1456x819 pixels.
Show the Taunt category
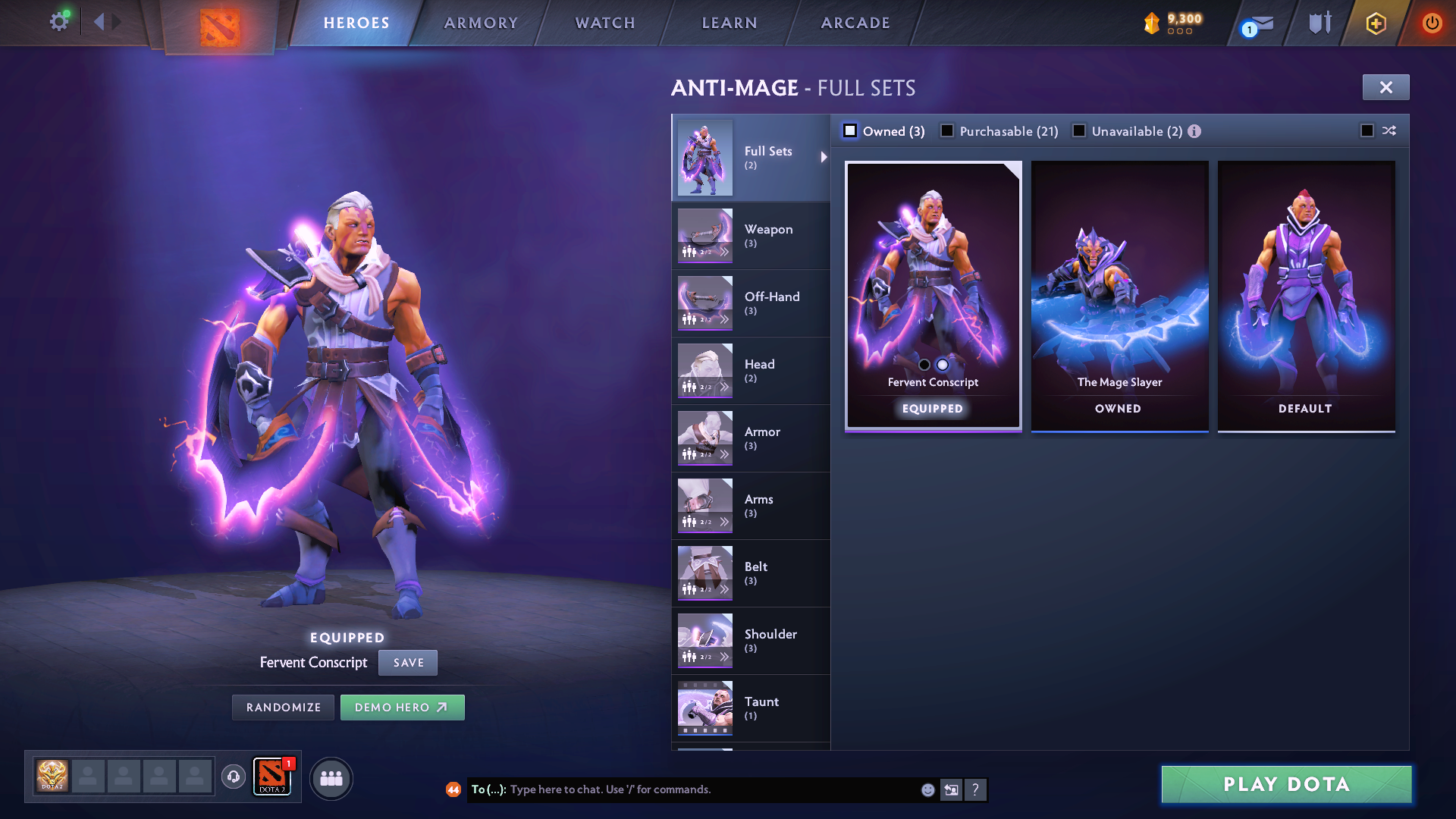pyautogui.click(x=751, y=708)
